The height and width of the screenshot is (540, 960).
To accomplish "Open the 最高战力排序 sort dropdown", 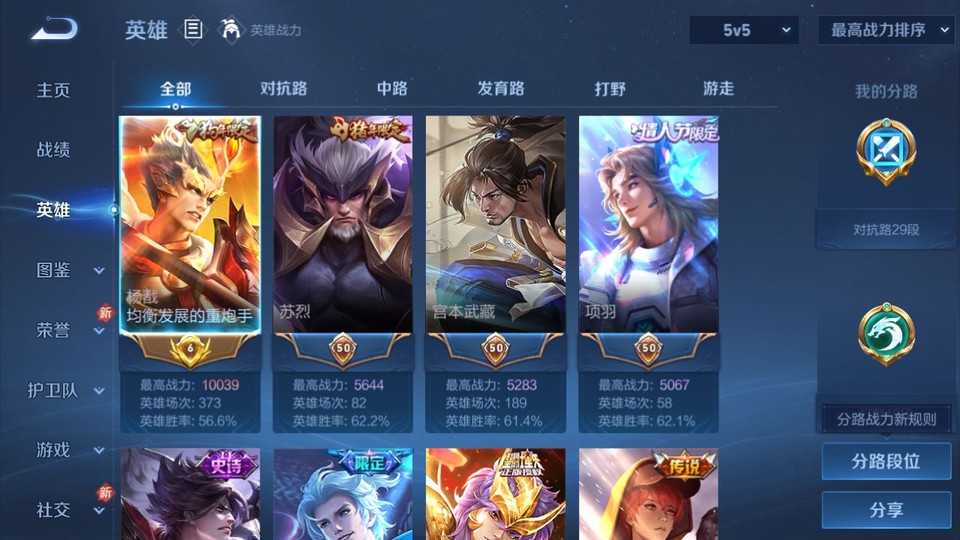I will click(886, 30).
